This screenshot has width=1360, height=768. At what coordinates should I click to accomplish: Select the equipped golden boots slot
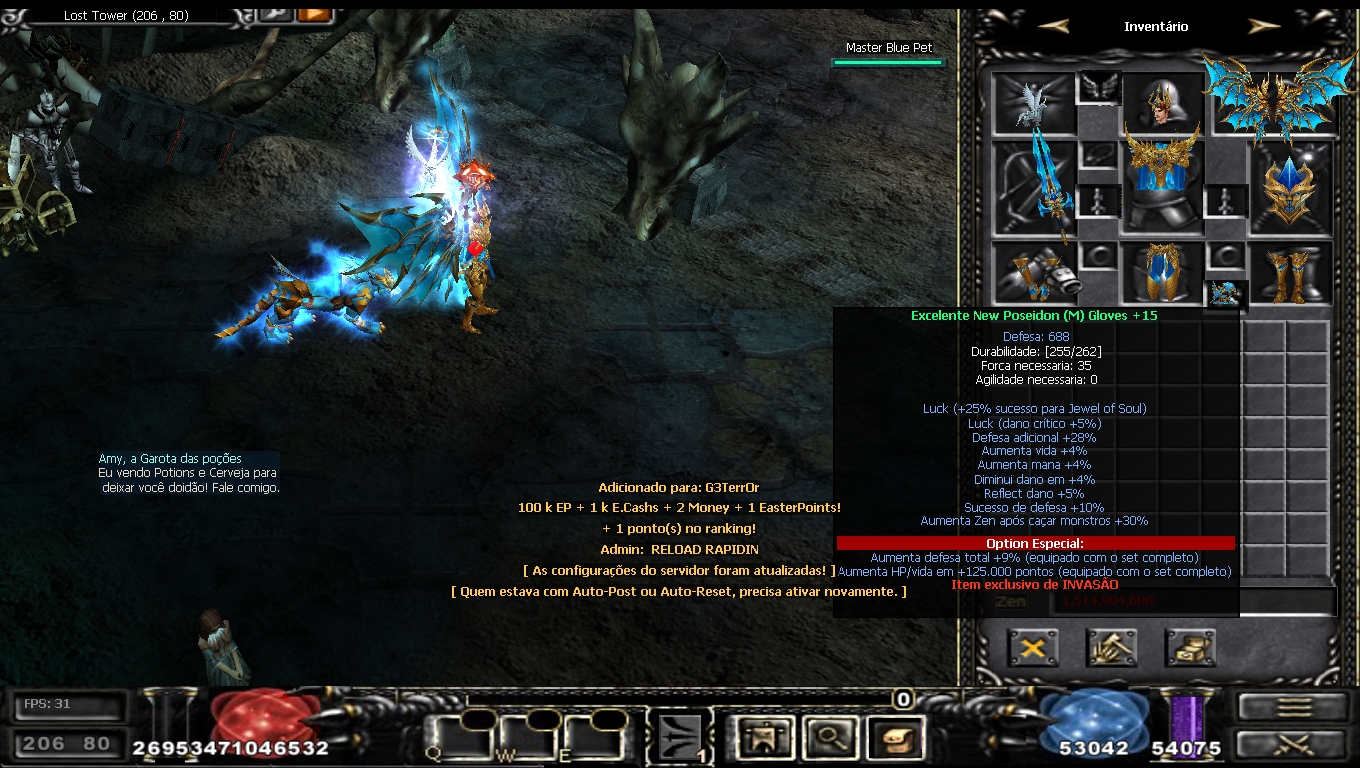[1290, 271]
